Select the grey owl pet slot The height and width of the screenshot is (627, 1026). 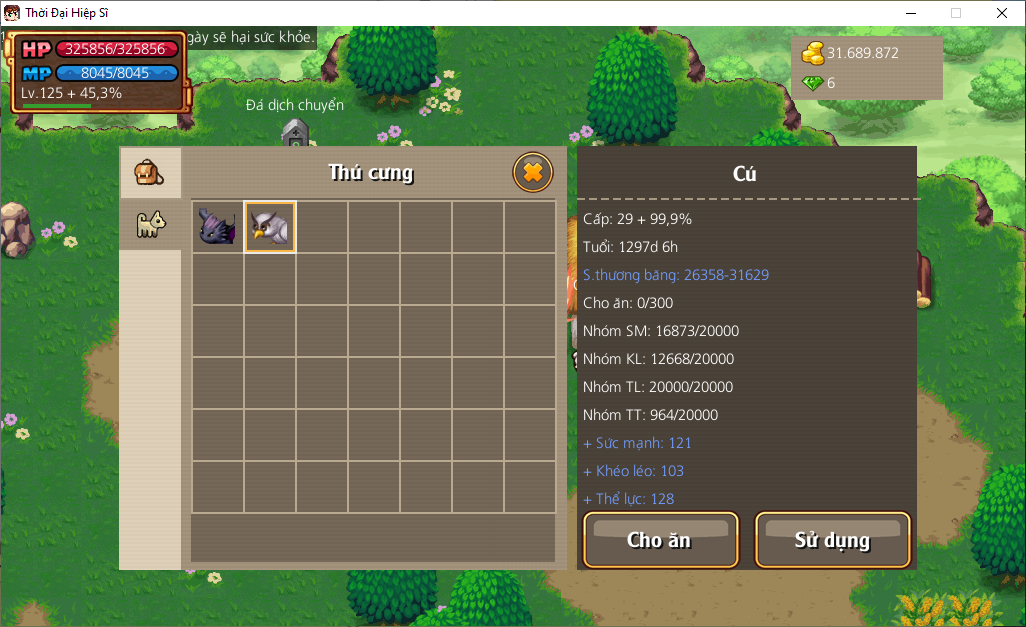point(270,227)
